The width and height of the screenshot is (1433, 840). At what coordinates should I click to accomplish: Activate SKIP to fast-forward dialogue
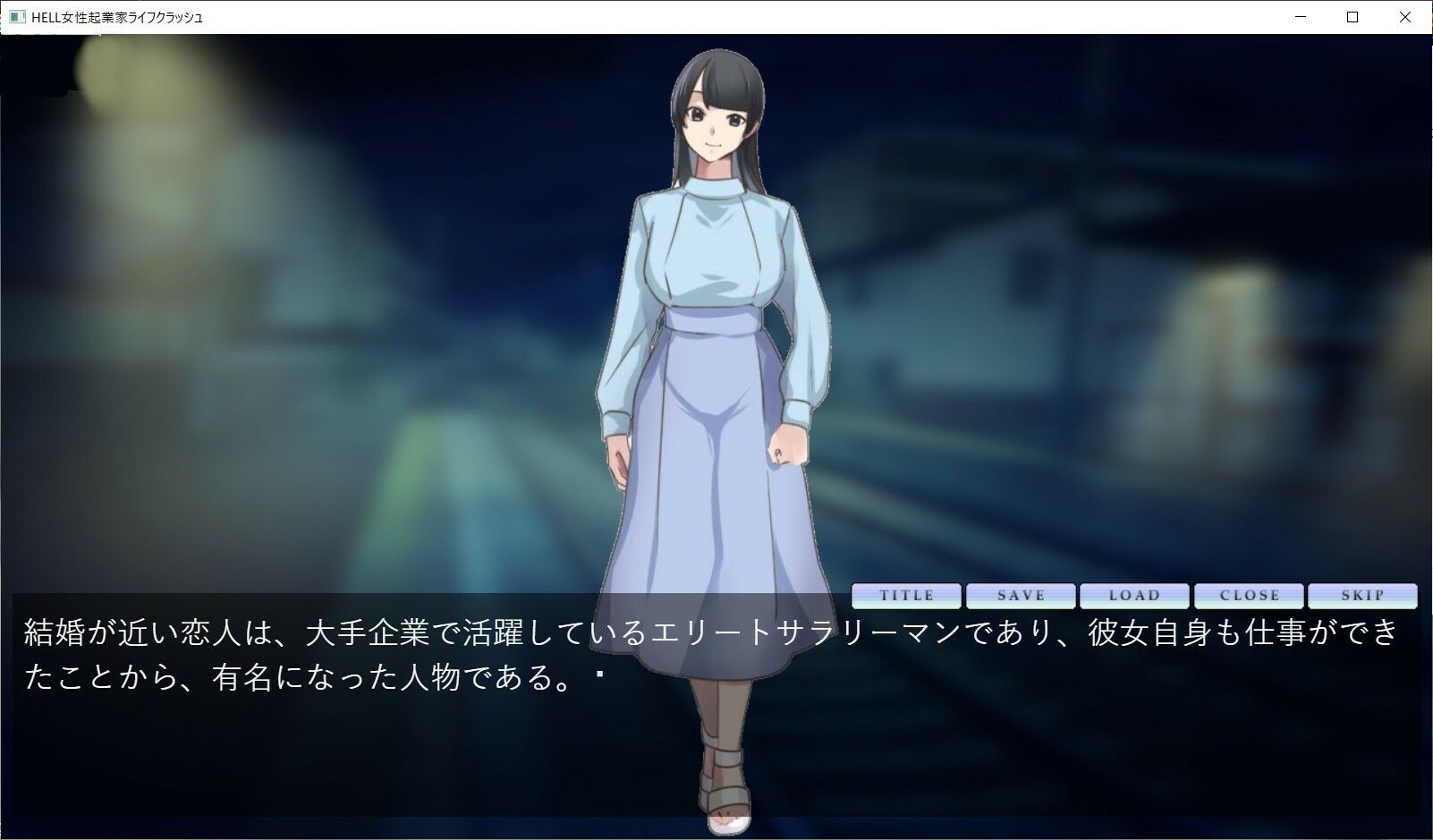click(x=1362, y=595)
